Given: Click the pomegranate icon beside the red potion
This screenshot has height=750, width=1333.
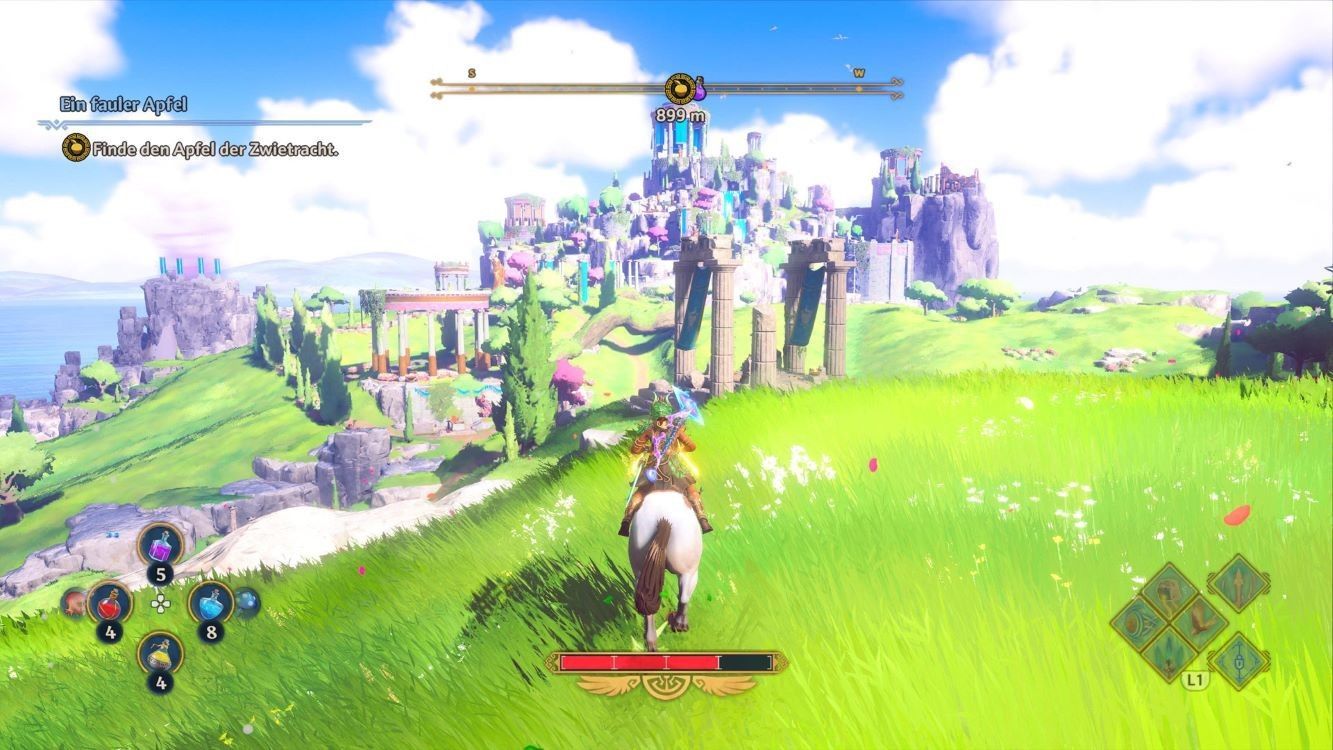Looking at the screenshot, I should 74,602.
